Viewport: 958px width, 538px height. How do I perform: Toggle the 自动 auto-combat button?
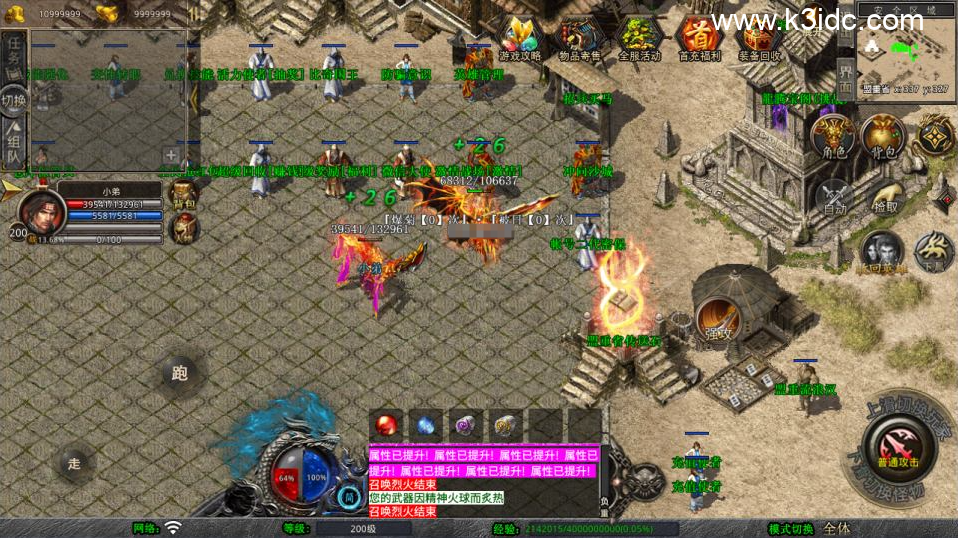(834, 197)
